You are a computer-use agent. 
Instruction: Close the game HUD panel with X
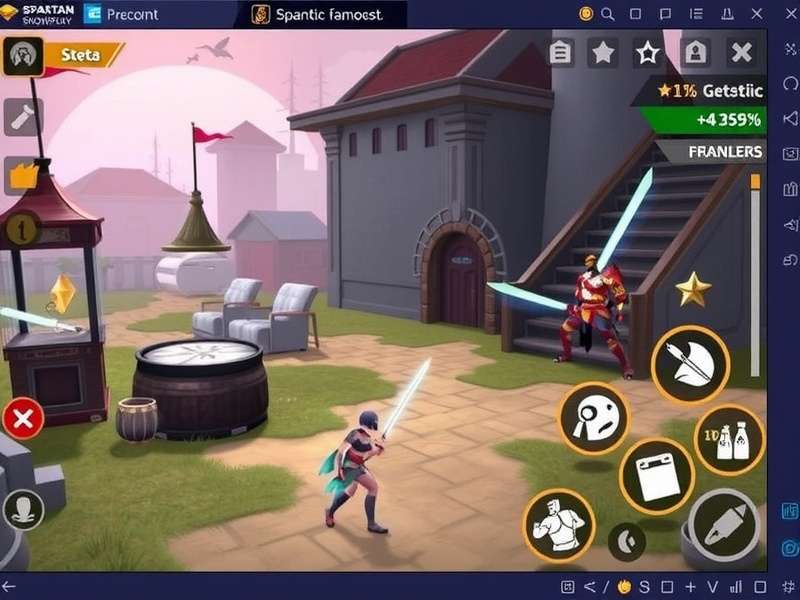(x=741, y=53)
